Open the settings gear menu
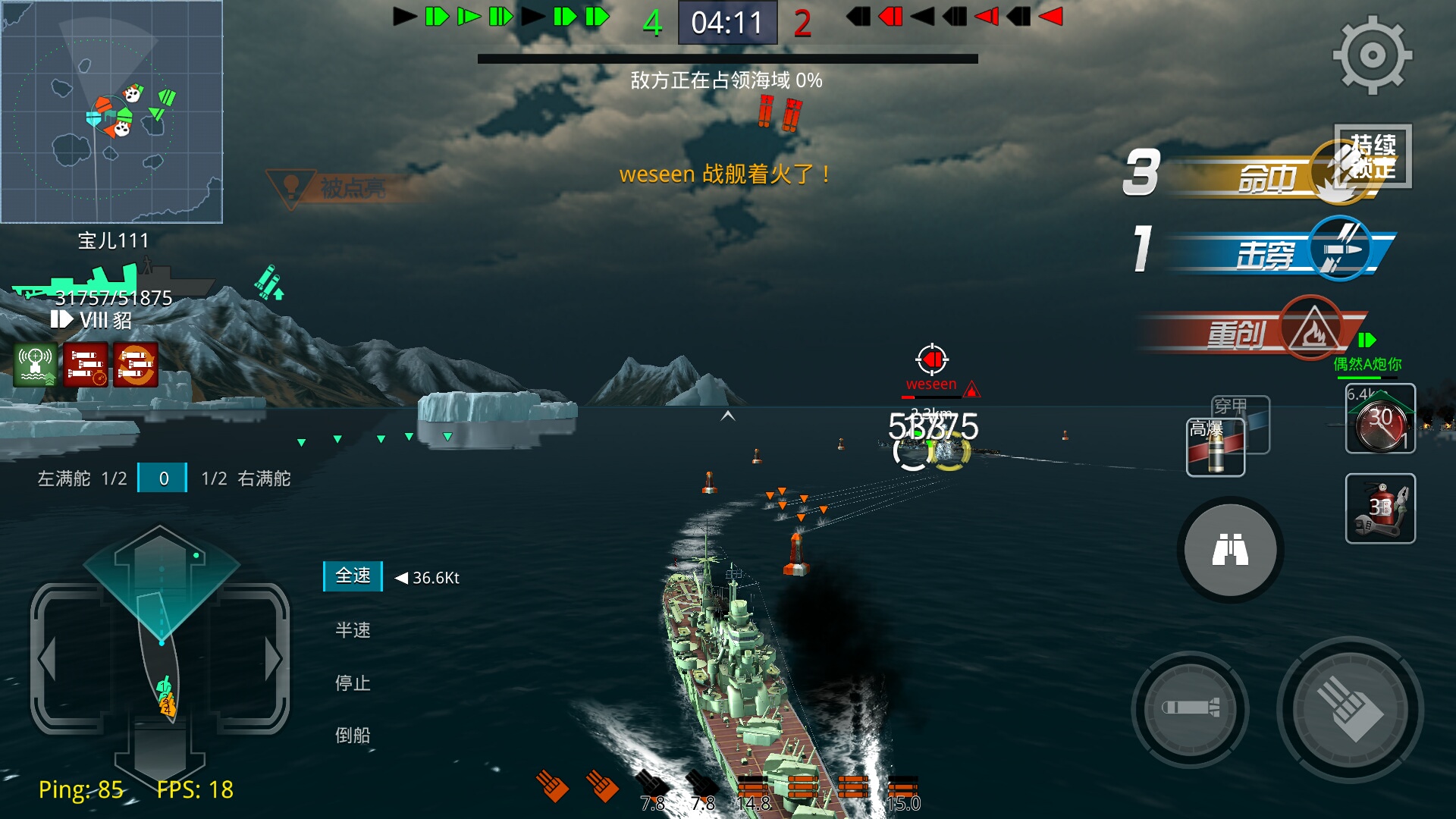 (x=1372, y=55)
